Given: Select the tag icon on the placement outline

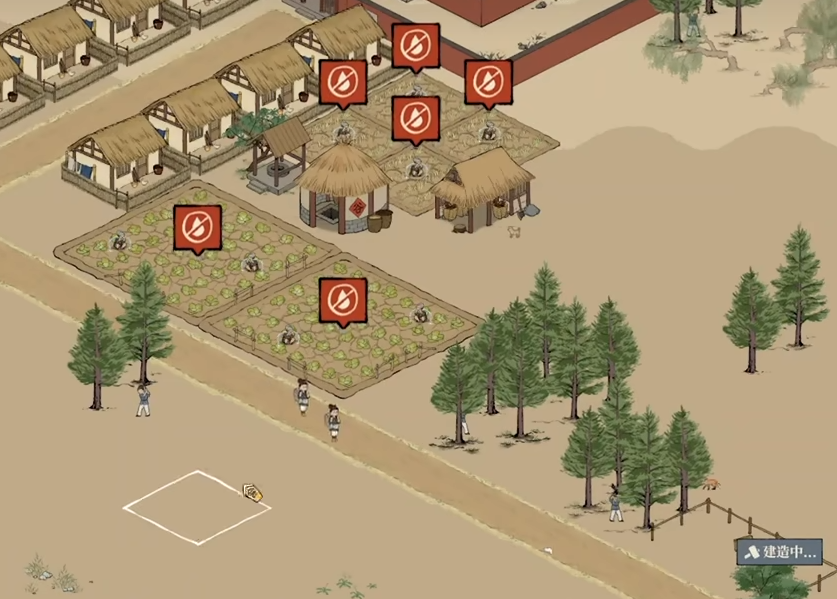Looking at the screenshot, I should [252, 491].
